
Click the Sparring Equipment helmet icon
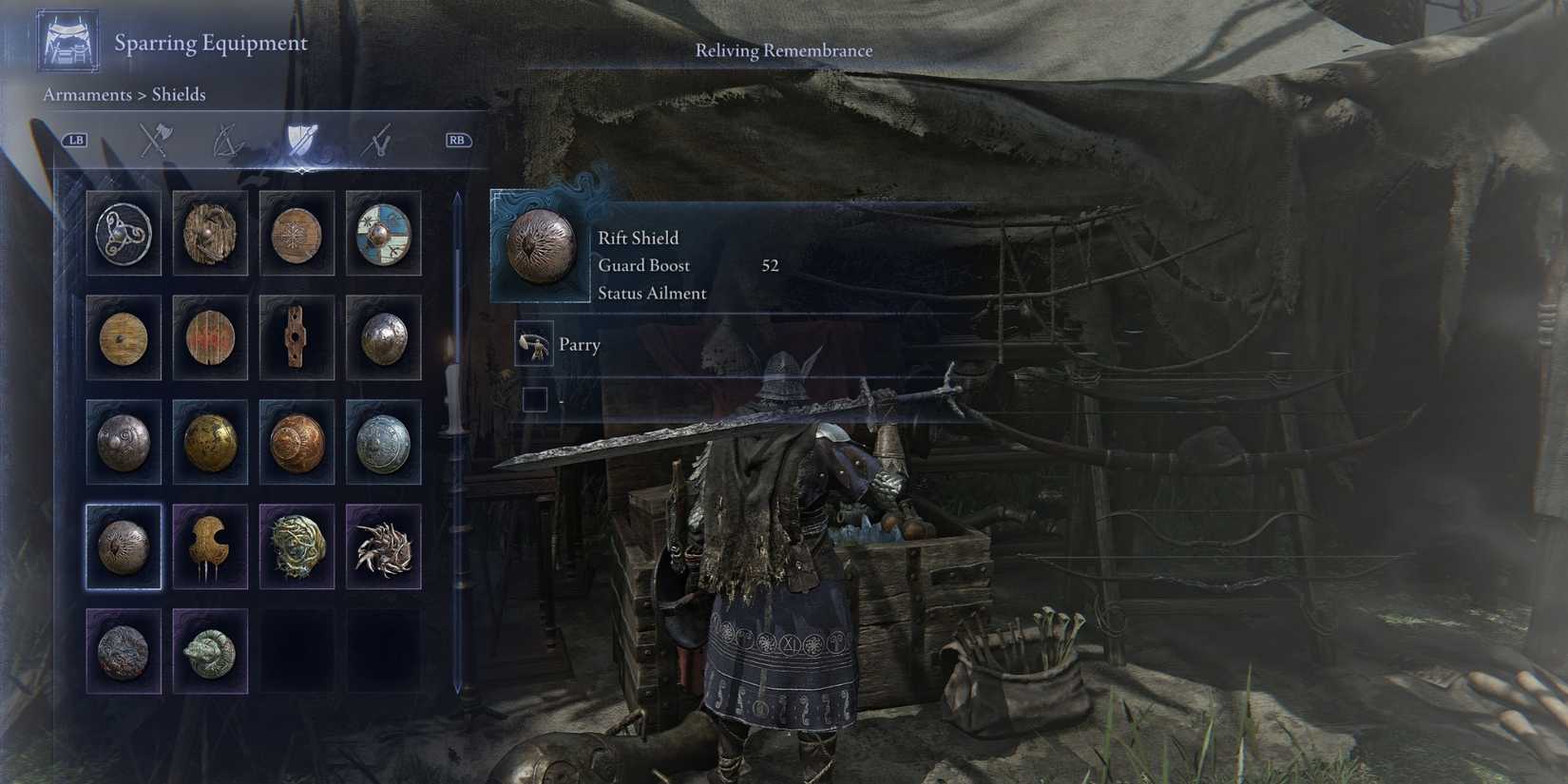[x=67, y=40]
